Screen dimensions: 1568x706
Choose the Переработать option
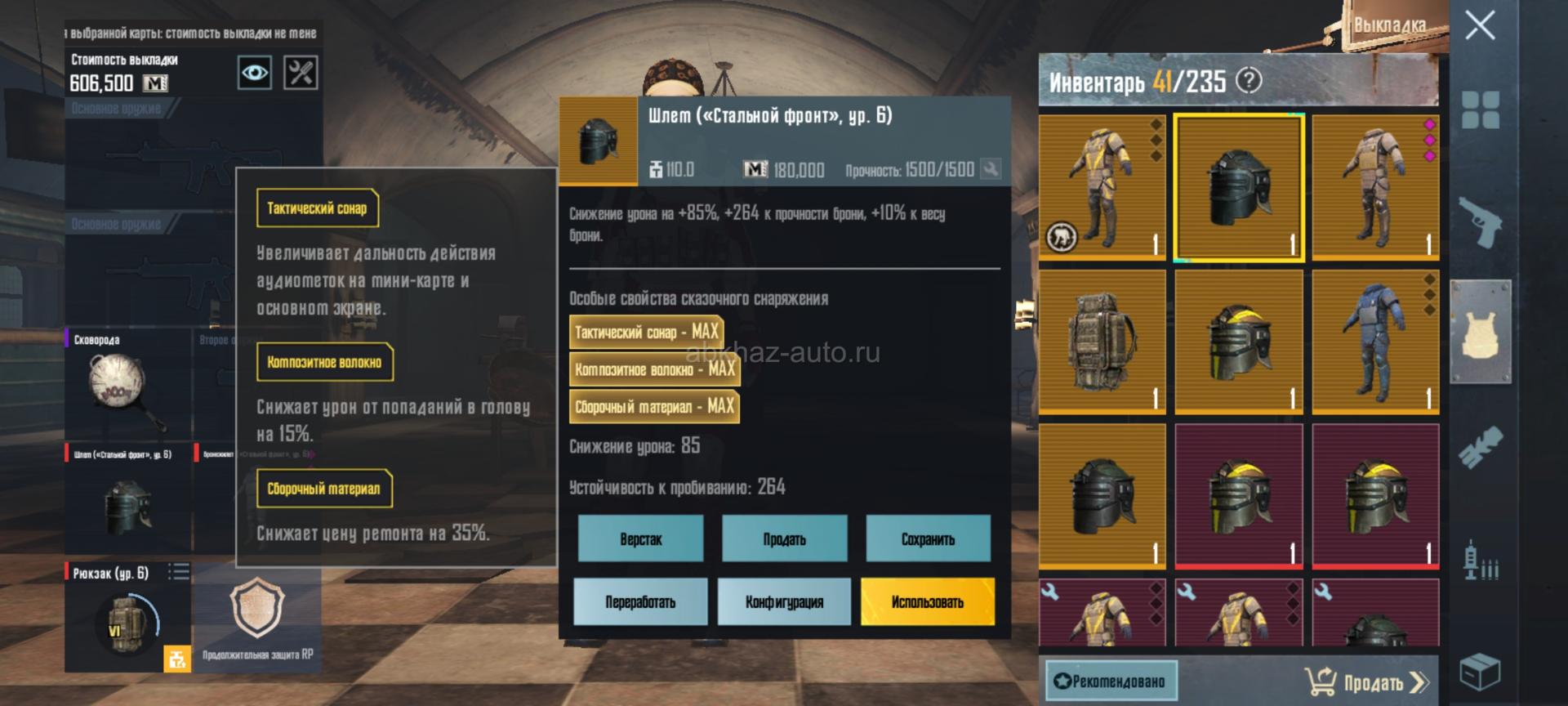pos(640,601)
